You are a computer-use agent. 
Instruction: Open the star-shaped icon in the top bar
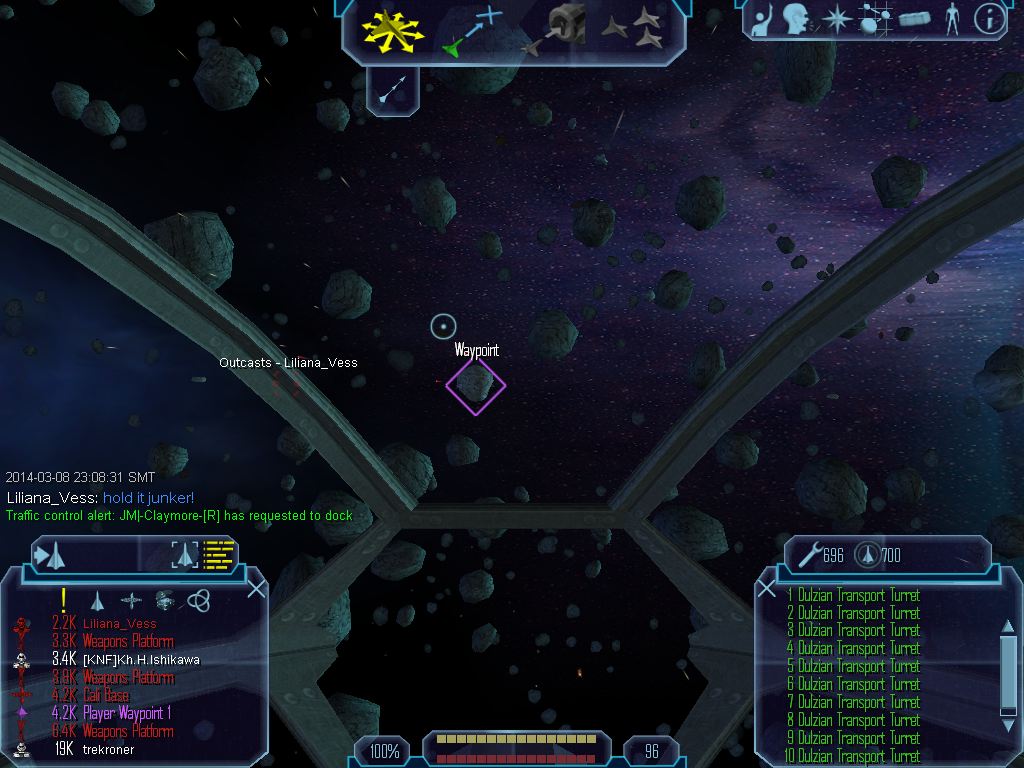[835, 17]
